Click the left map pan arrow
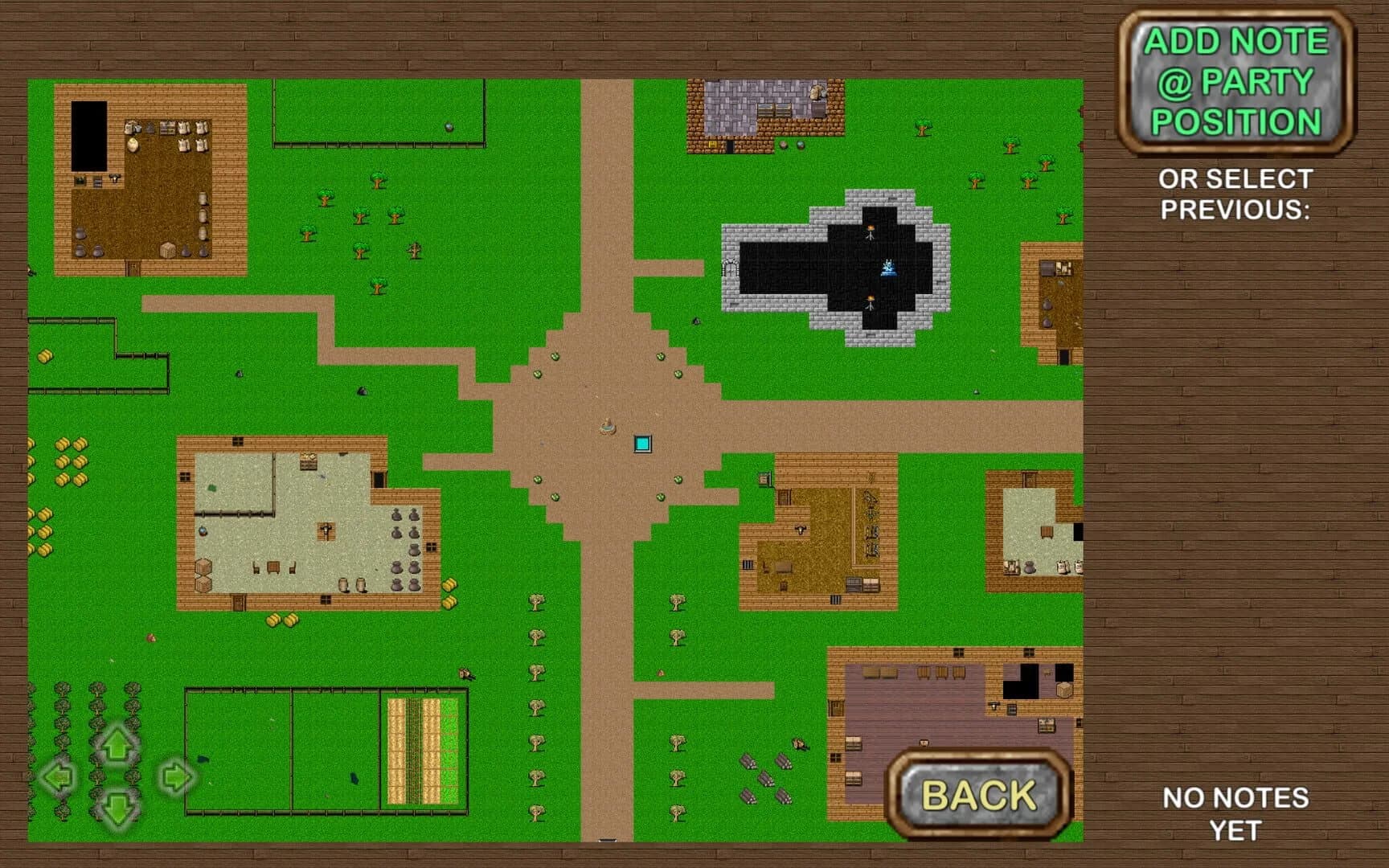The height and width of the screenshot is (868, 1389). [58, 778]
